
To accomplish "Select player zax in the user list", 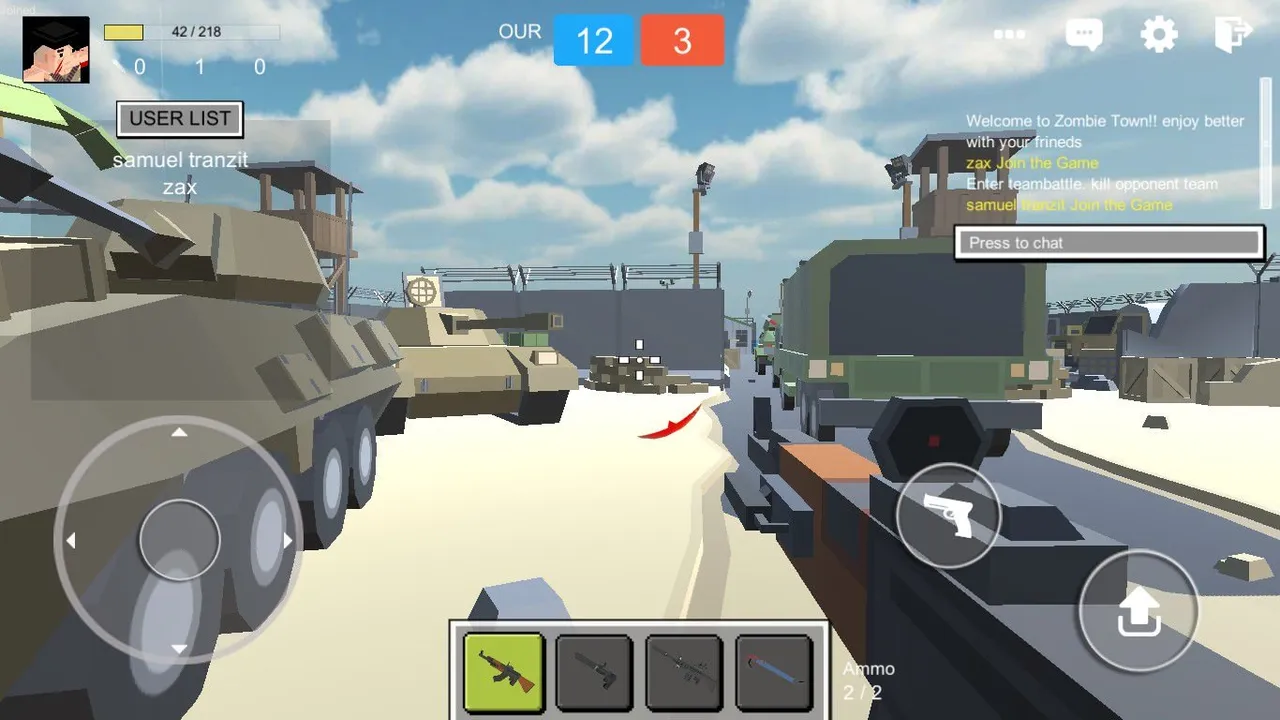I will point(180,187).
